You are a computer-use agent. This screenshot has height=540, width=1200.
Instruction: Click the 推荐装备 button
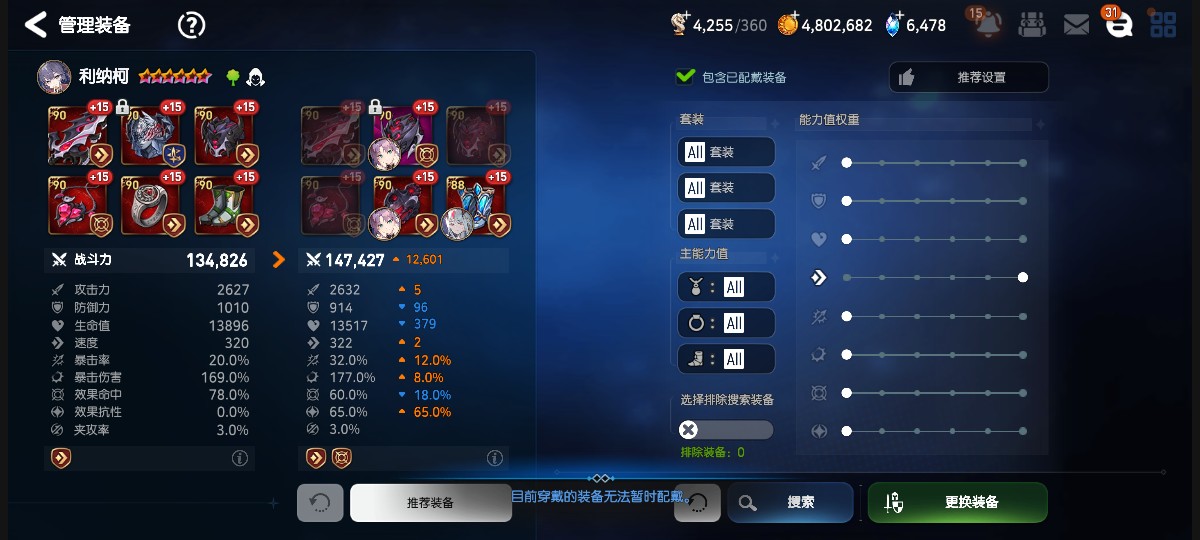(x=430, y=502)
